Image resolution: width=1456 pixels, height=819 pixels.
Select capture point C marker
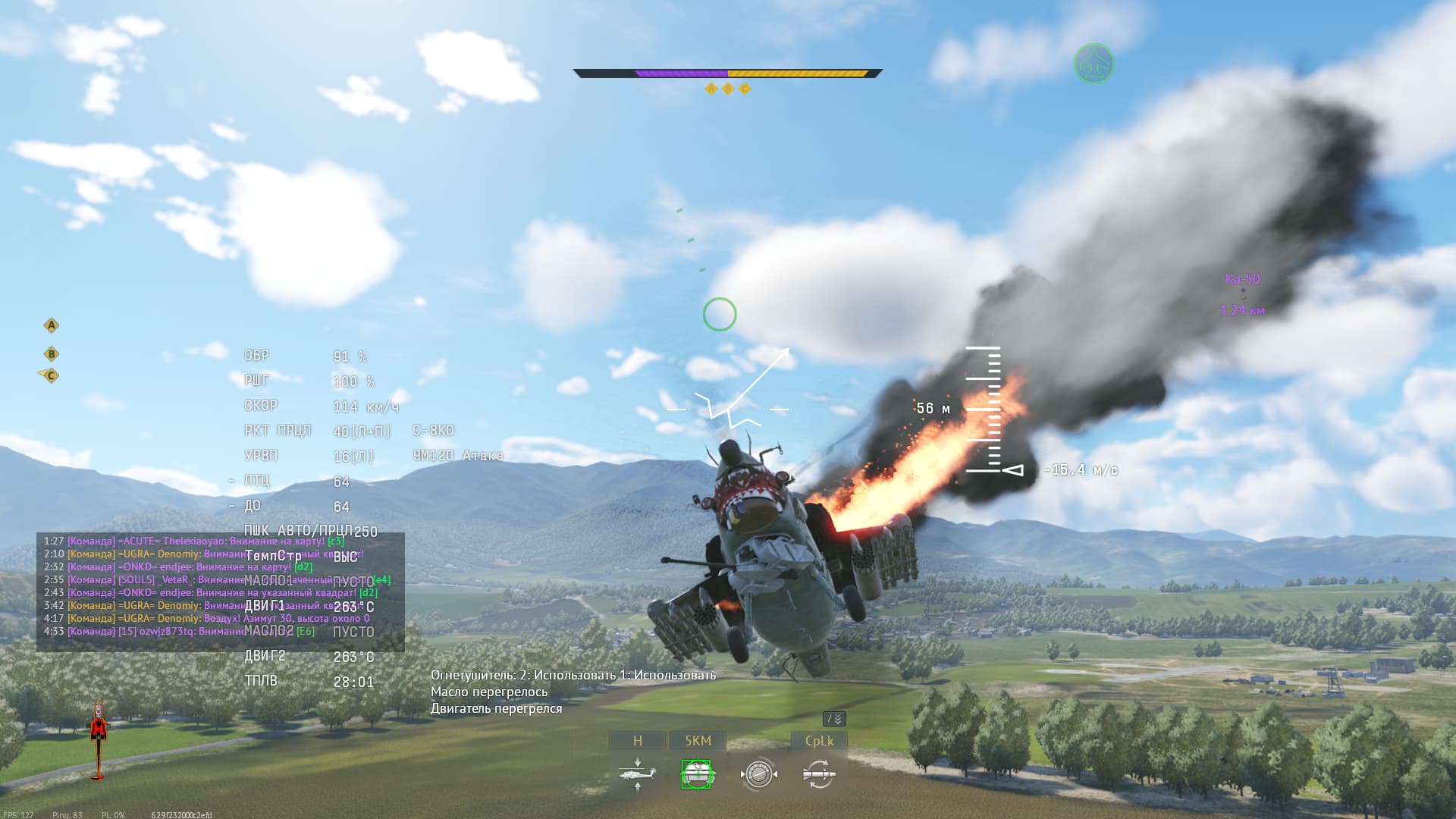tap(51, 375)
